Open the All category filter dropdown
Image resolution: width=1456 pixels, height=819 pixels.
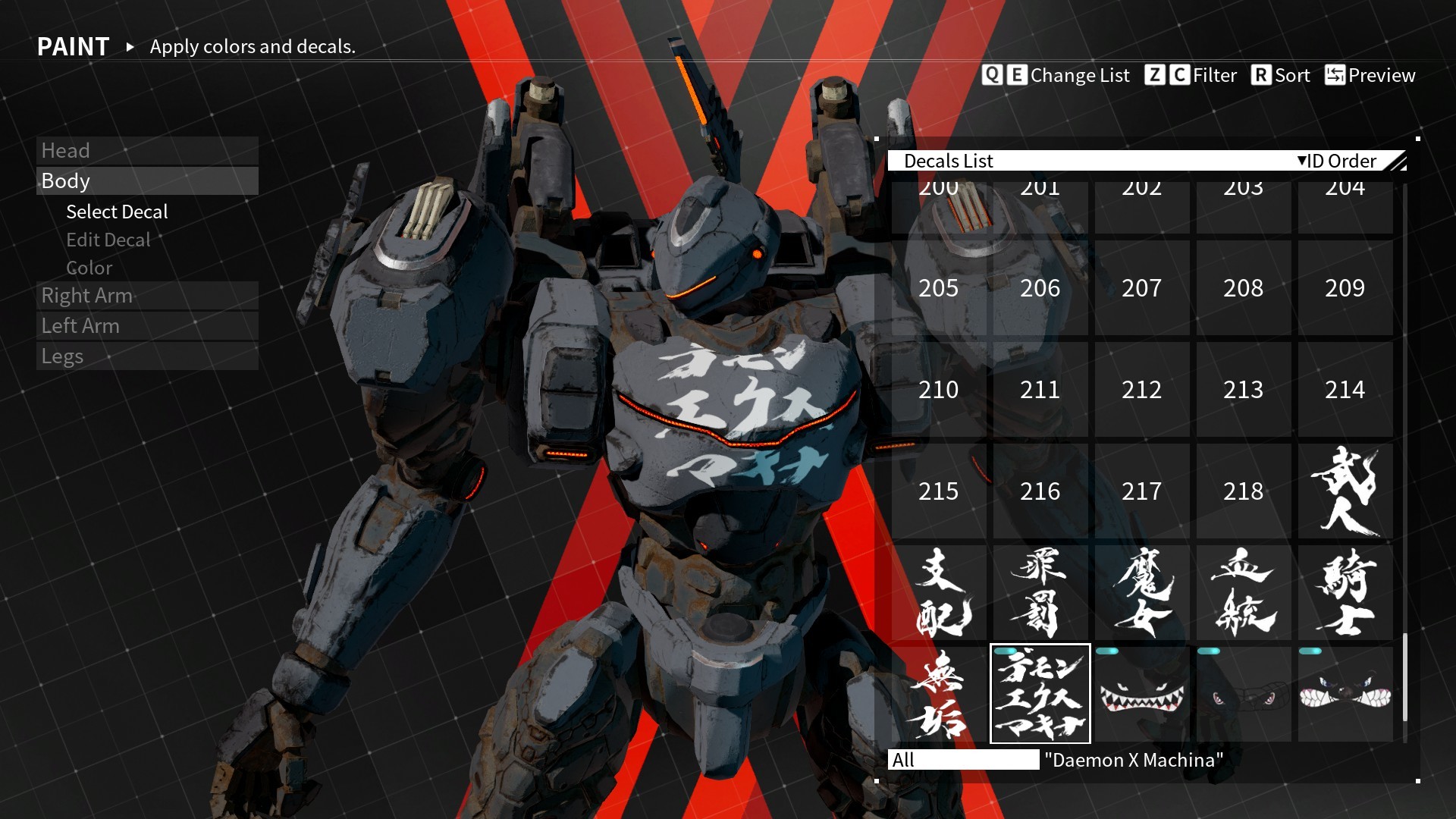[963, 760]
